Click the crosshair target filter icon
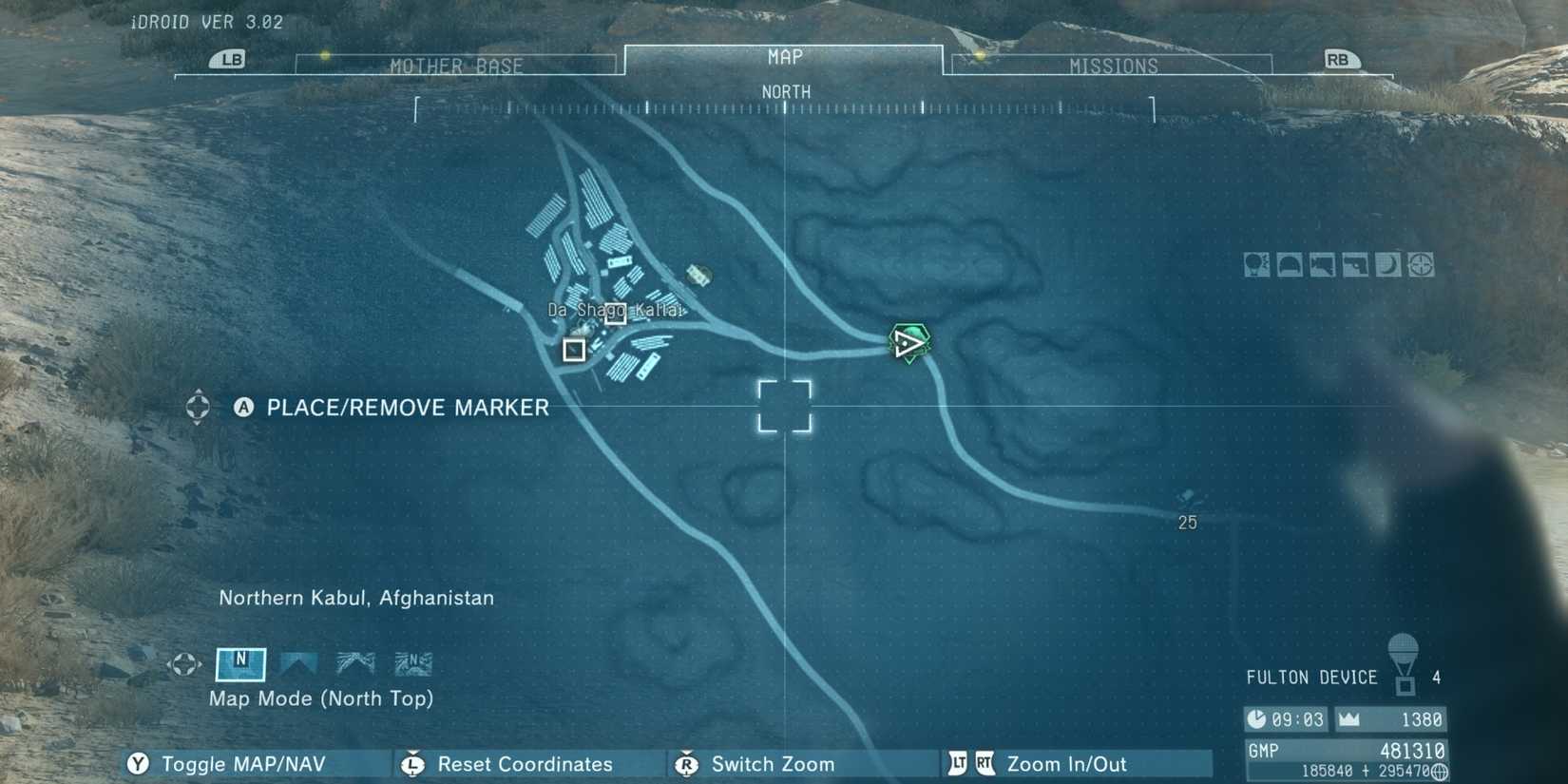 coord(1420,264)
